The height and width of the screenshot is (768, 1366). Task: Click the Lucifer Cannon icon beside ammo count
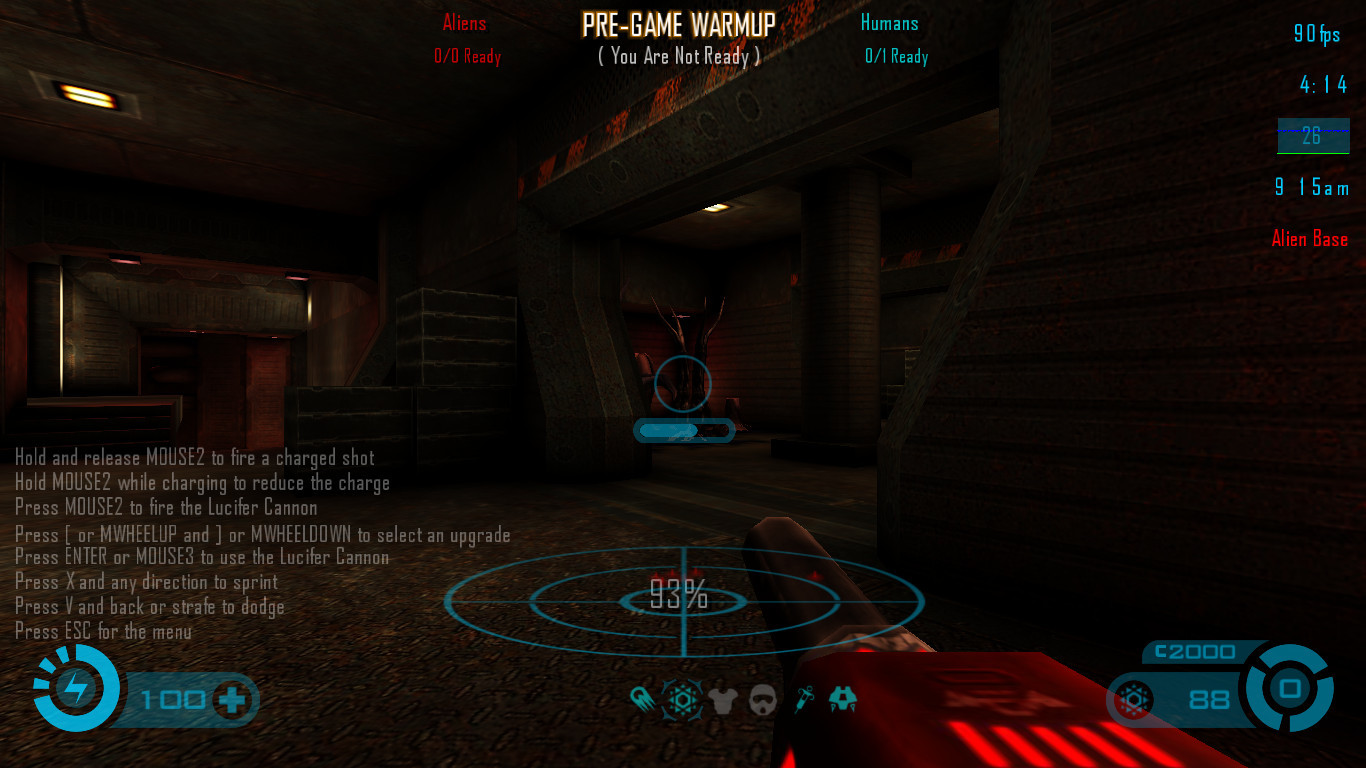pos(1134,699)
